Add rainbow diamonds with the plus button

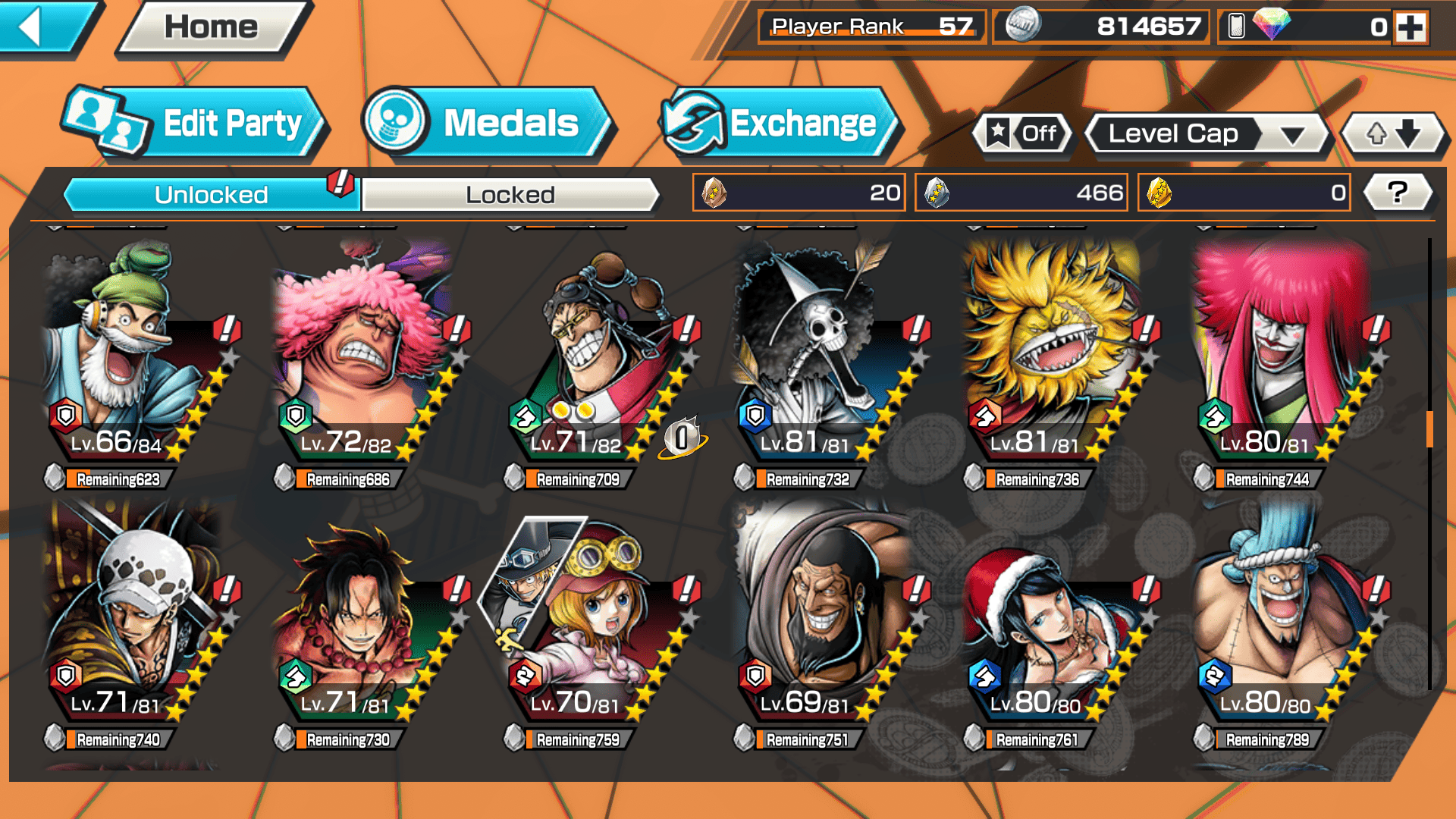[x=1410, y=27]
